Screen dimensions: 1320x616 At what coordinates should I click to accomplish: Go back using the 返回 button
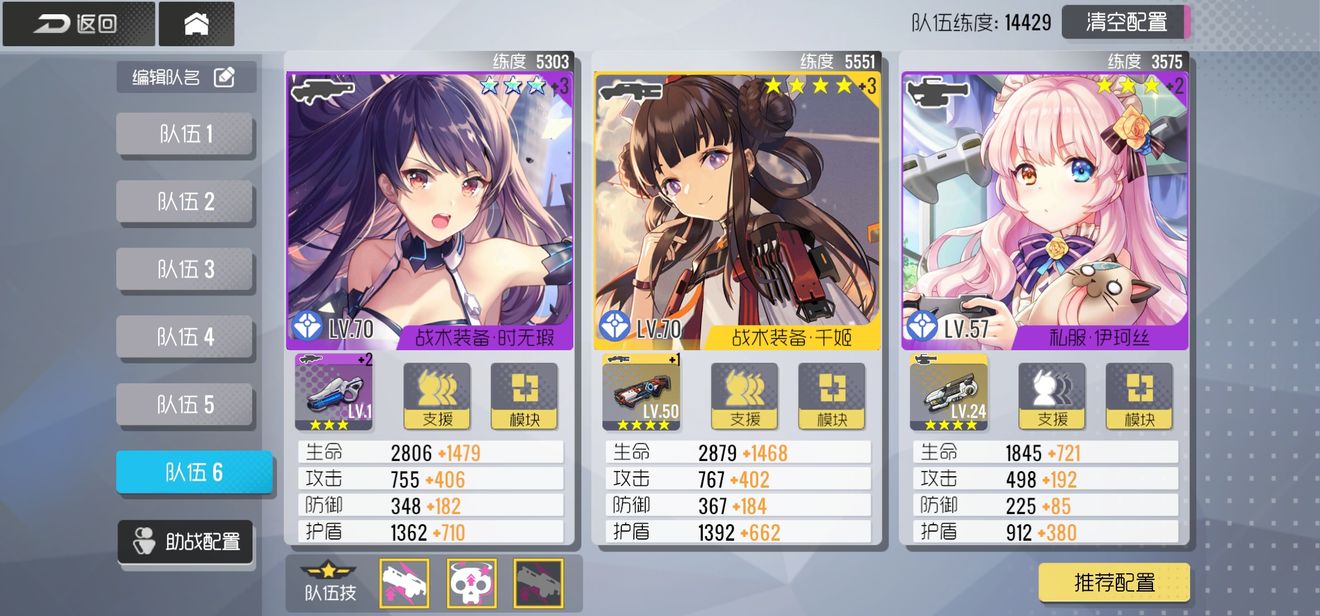coord(78,24)
